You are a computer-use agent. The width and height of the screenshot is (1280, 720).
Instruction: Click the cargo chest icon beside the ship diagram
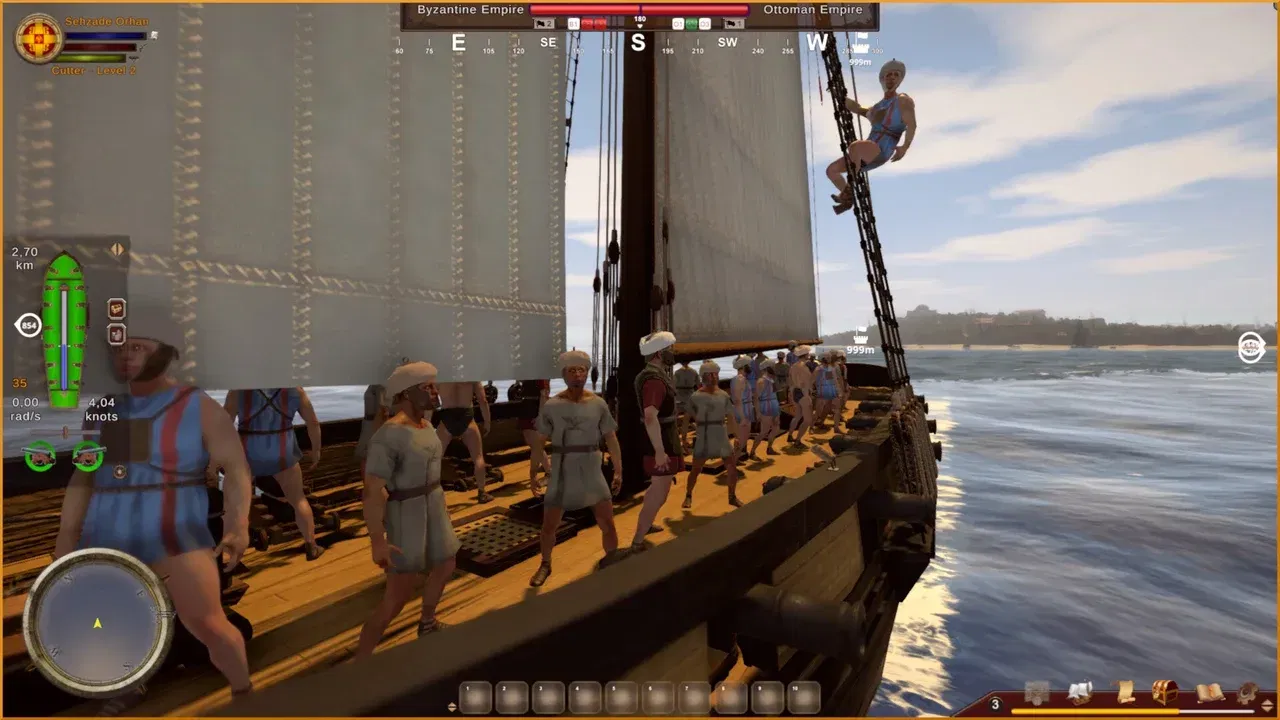tap(116, 308)
